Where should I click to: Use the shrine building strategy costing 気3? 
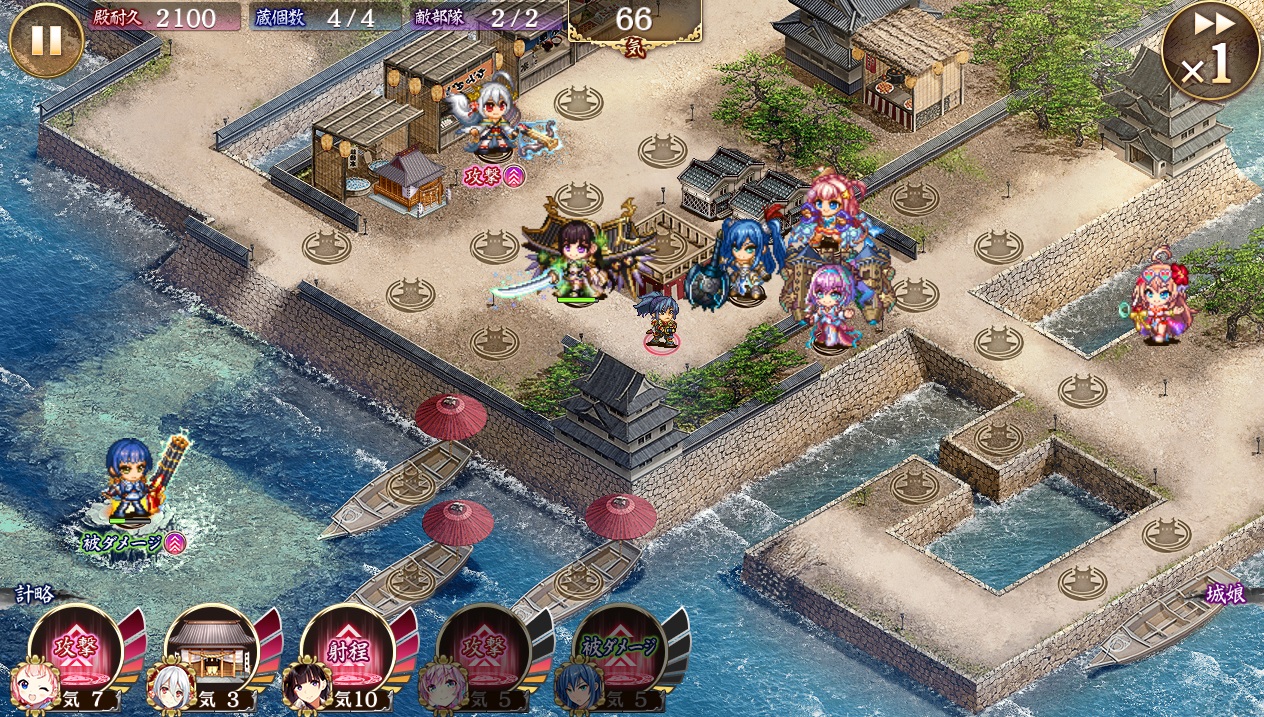pos(211,651)
